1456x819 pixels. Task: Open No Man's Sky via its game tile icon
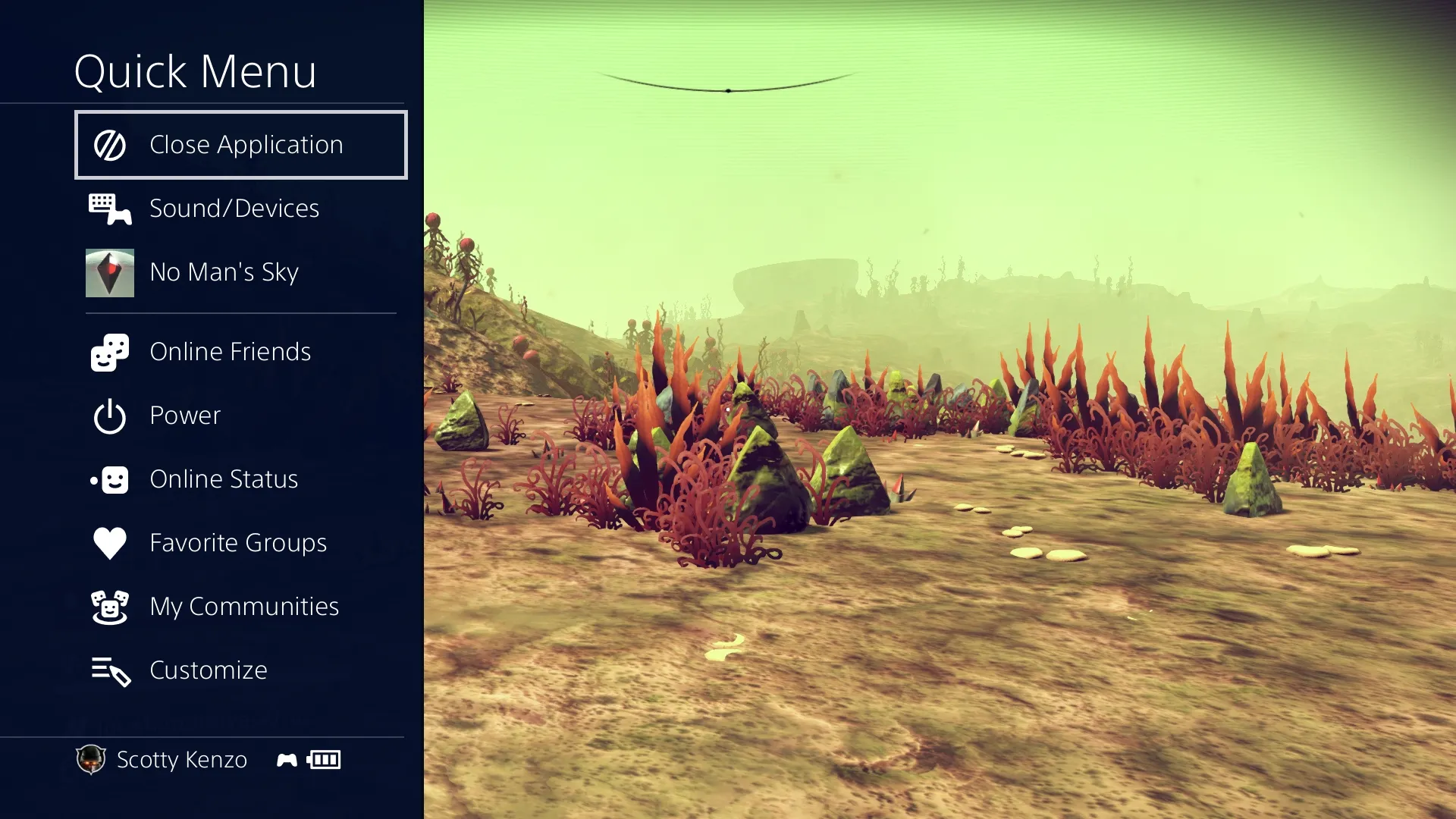pos(108,272)
